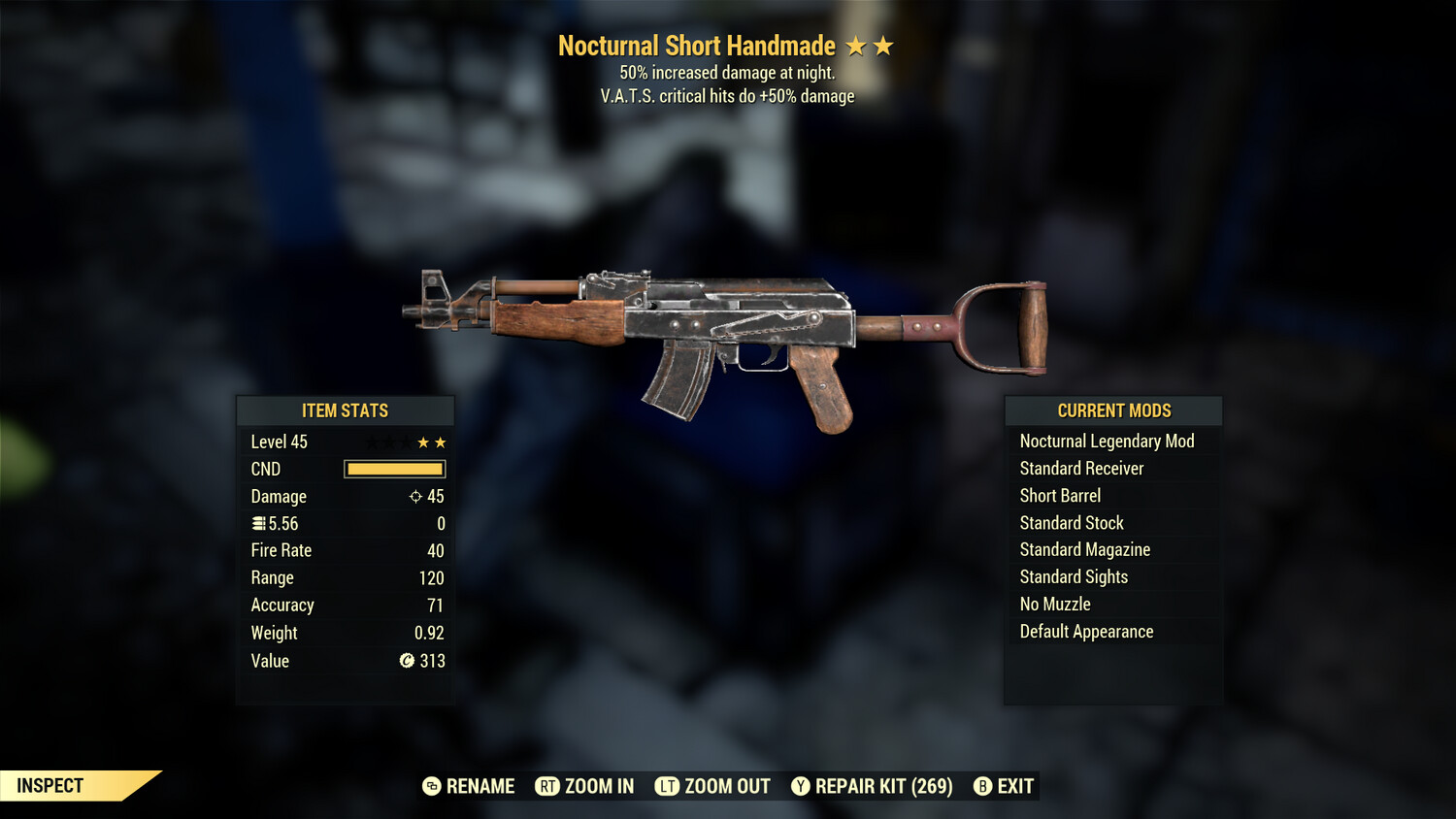Expand the Nocturnal Legendary Mod entry
Screen dimensions: 1456x819
point(1107,441)
